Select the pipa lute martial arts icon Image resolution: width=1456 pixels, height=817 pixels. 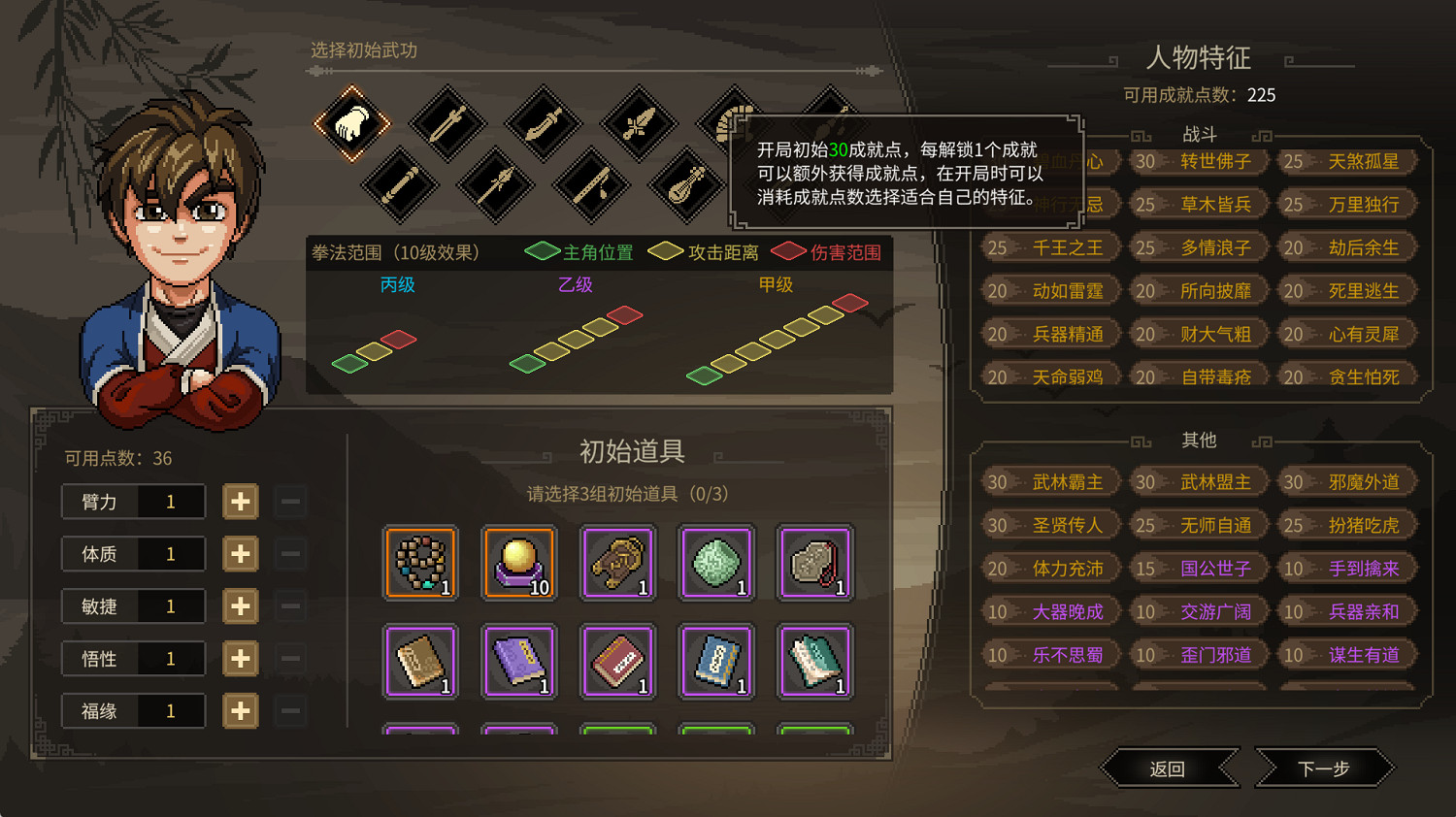685,184
